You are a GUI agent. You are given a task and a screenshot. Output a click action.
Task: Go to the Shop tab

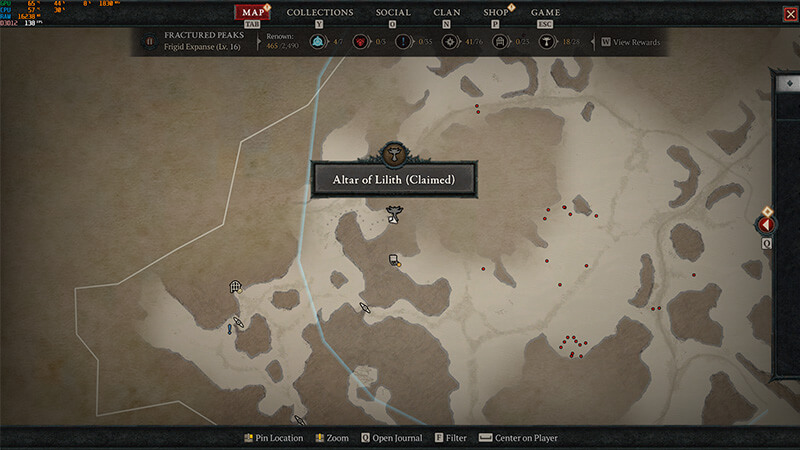[x=495, y=13]
